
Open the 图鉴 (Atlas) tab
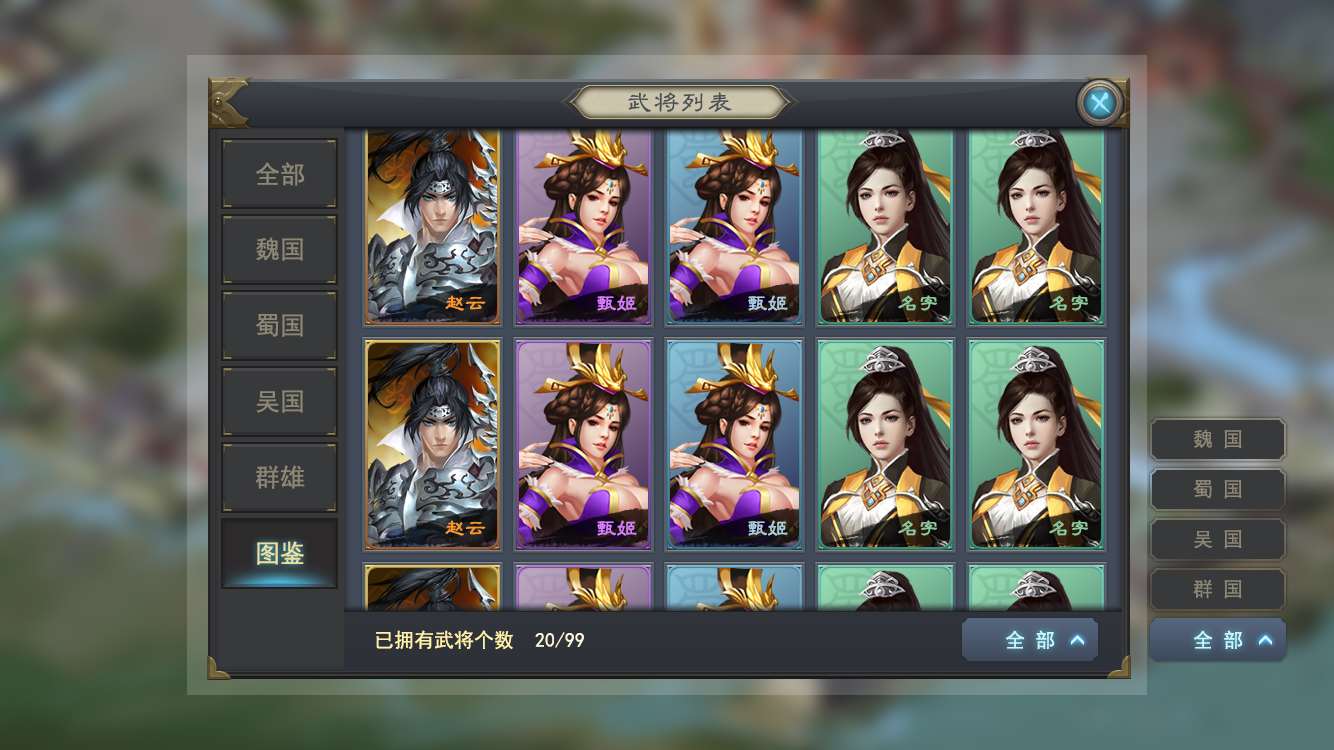278,552
